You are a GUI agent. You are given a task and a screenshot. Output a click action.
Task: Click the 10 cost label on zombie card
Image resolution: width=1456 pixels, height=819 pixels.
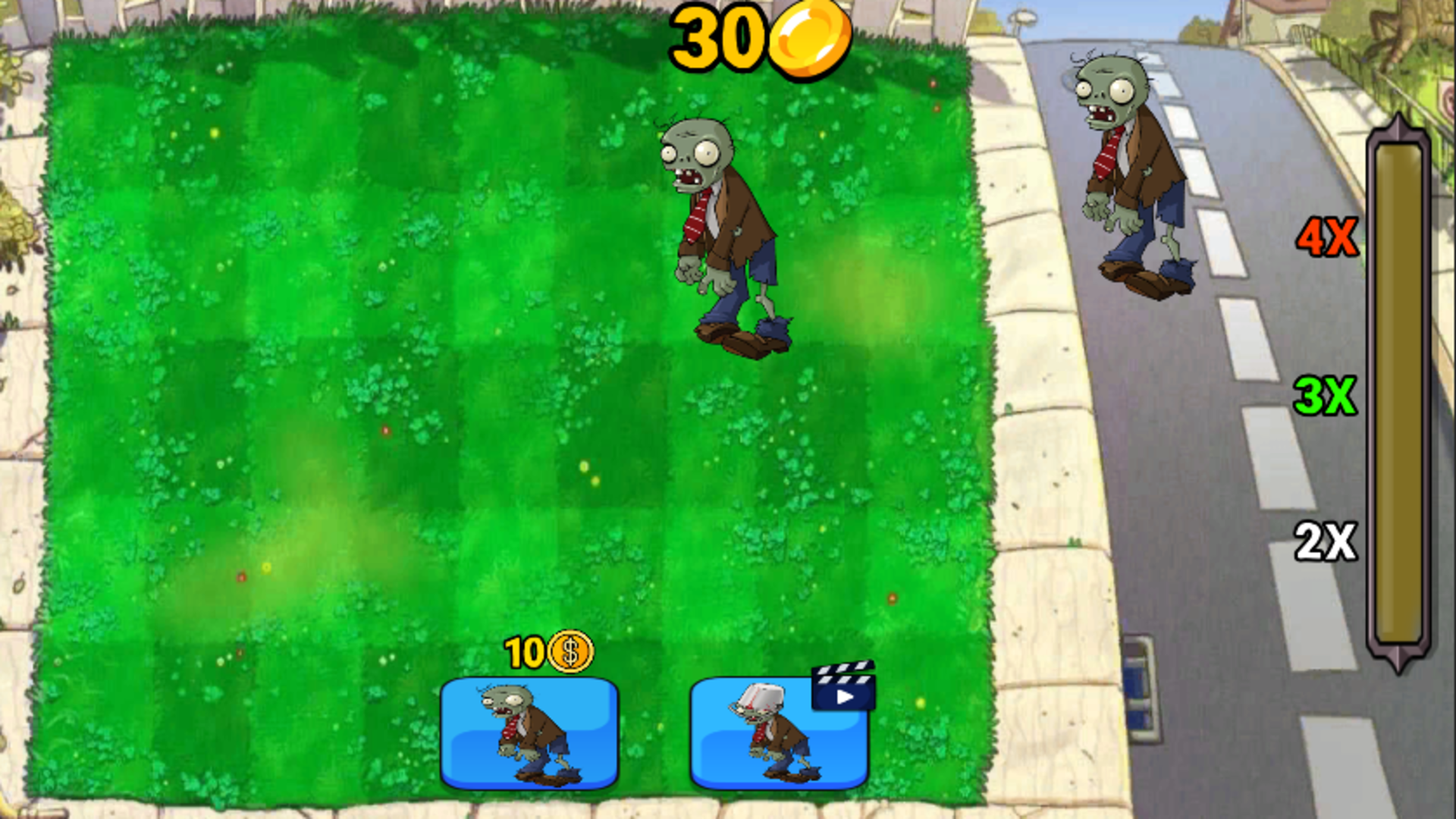tap(525, 652)
